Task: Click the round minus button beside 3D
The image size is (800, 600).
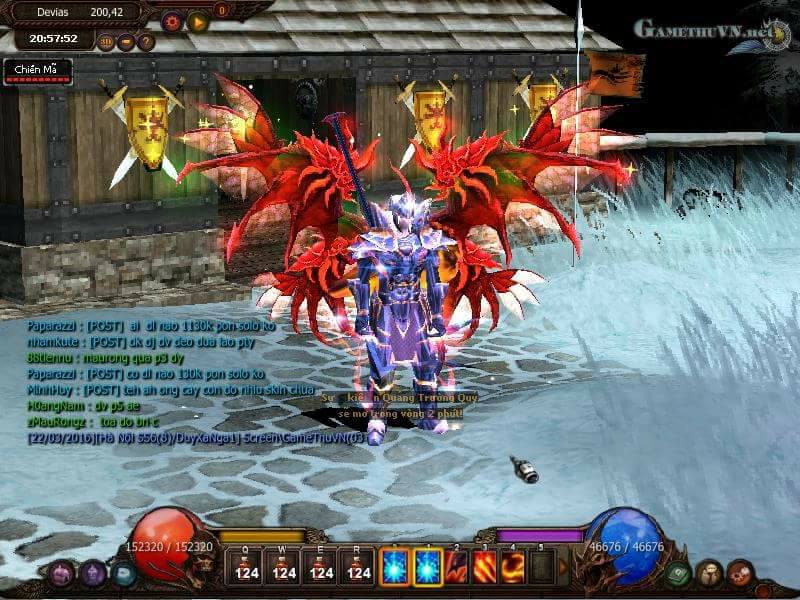Action: pyautogui.click(x=126, y=42)
